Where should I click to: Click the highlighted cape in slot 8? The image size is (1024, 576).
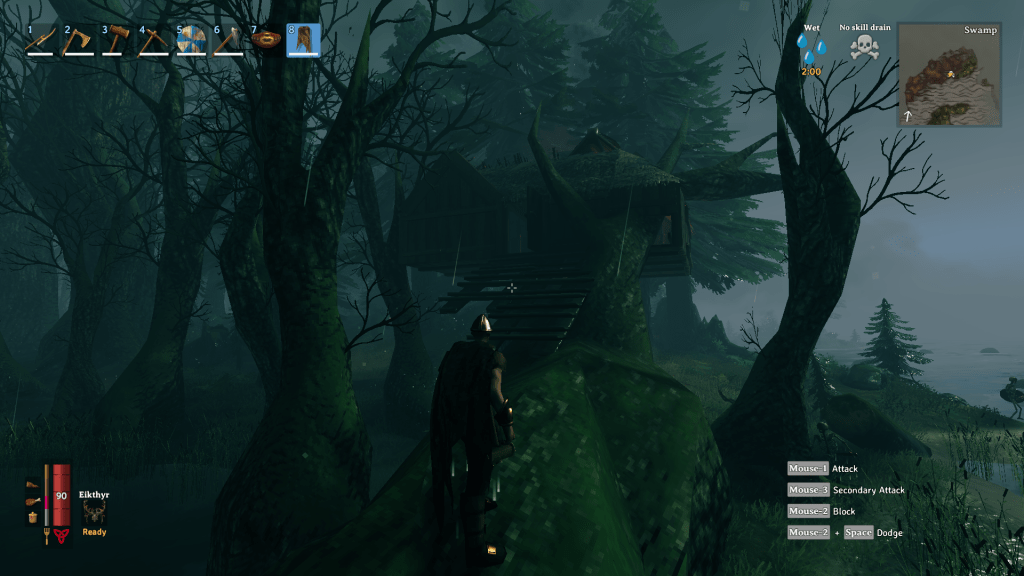coord(304,40)
